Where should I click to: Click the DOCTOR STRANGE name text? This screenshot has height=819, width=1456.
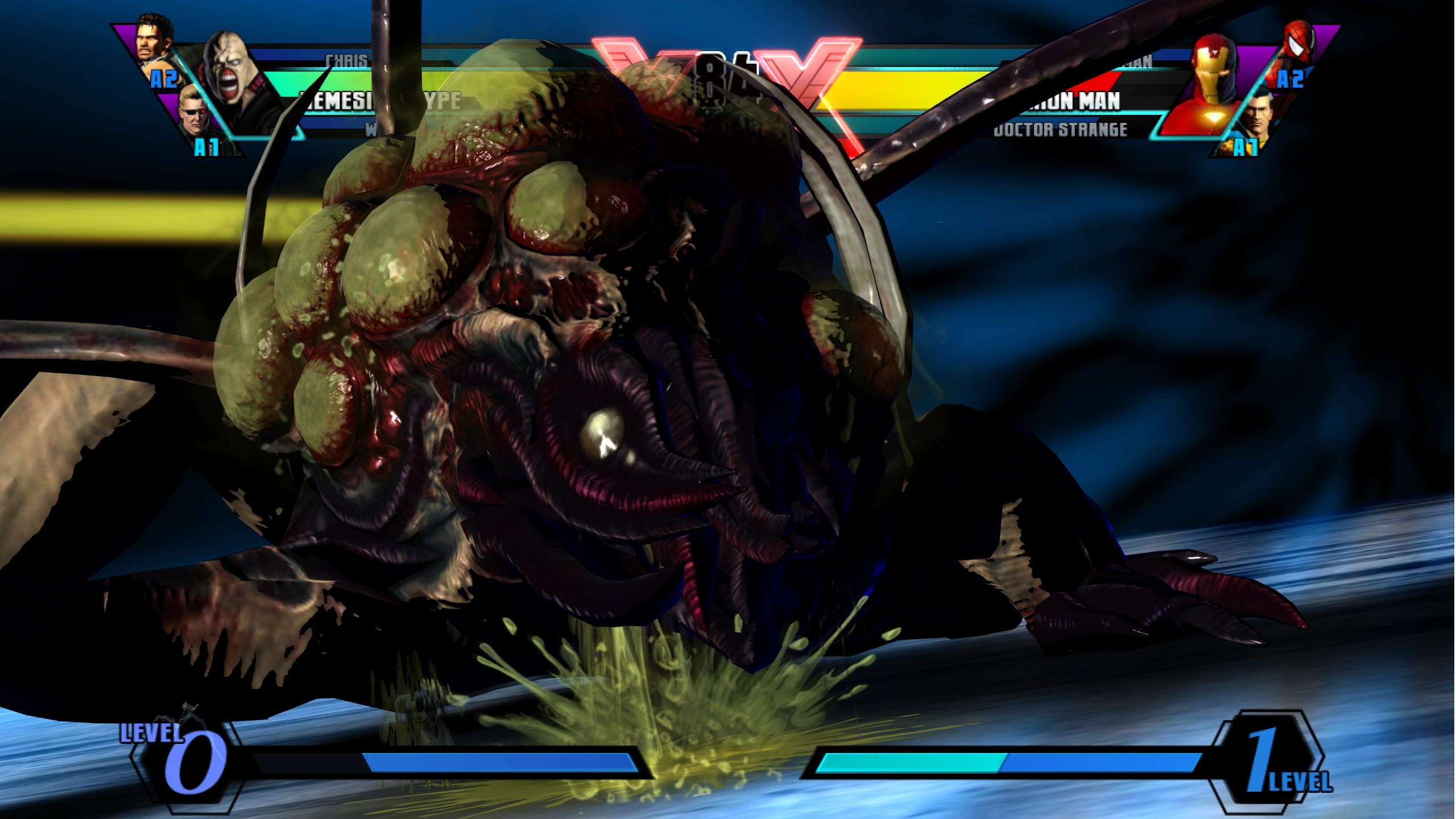tap(1061, 131)
